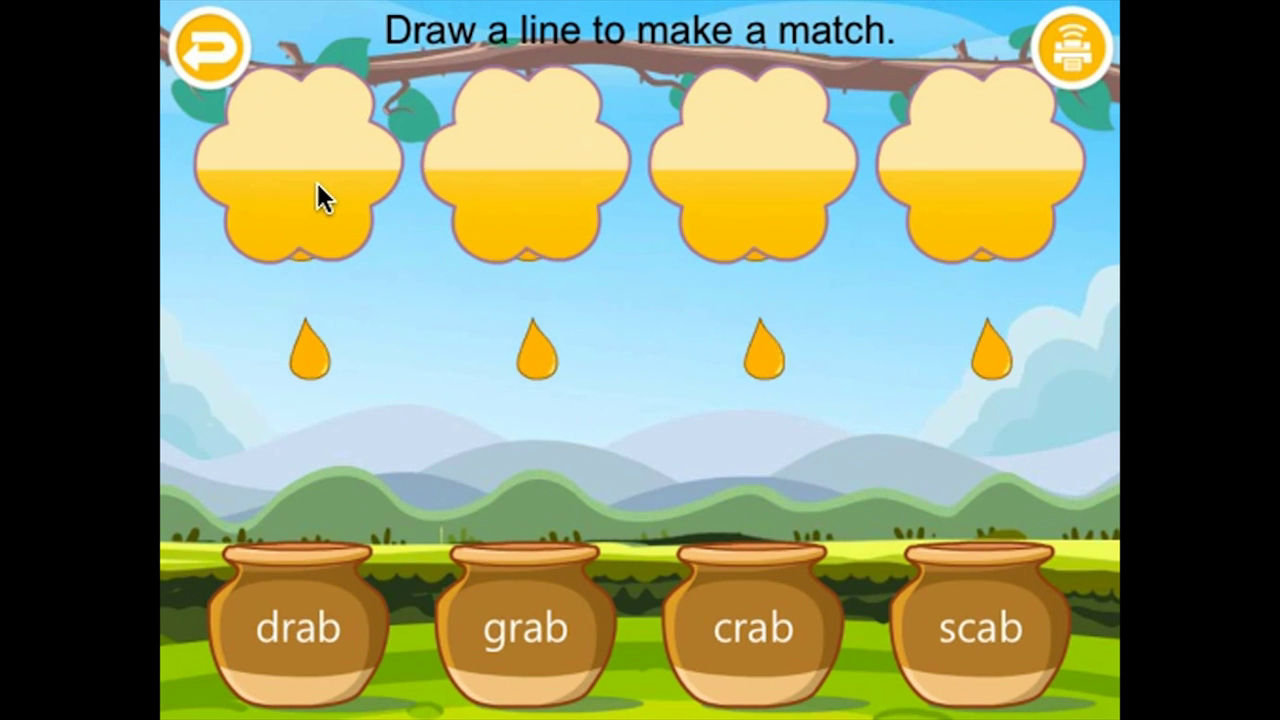Click the yellow back arrow button
Image resolution: width=1280 pixels, height=720 pixels.
click(210, 46)
